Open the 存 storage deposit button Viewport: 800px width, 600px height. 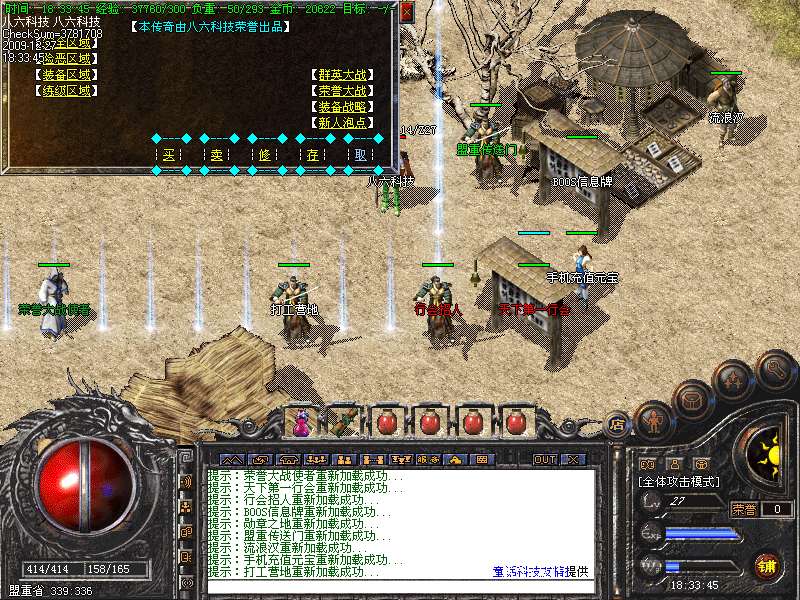pos(313,155)
